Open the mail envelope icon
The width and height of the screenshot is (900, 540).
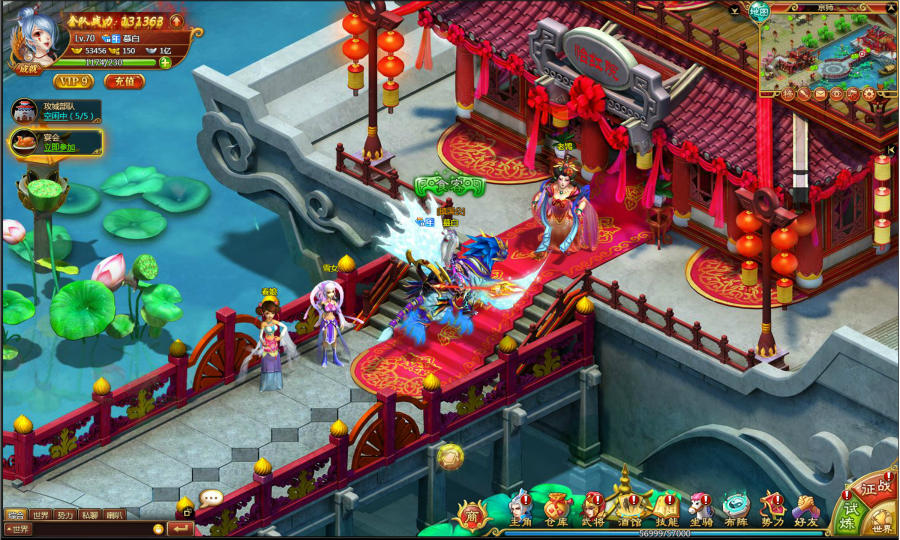click(822, 94)
